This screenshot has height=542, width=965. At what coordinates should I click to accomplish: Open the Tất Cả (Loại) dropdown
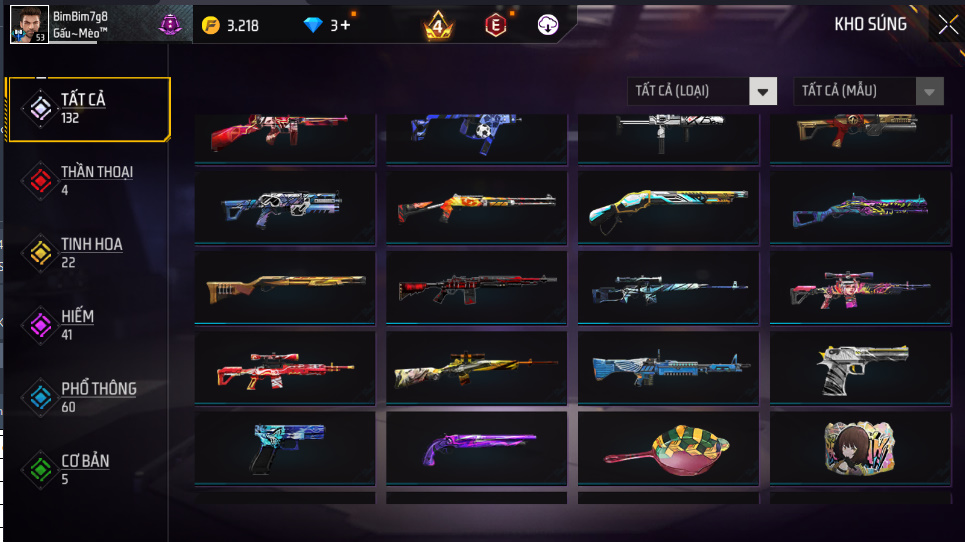[x=702, y=91]
